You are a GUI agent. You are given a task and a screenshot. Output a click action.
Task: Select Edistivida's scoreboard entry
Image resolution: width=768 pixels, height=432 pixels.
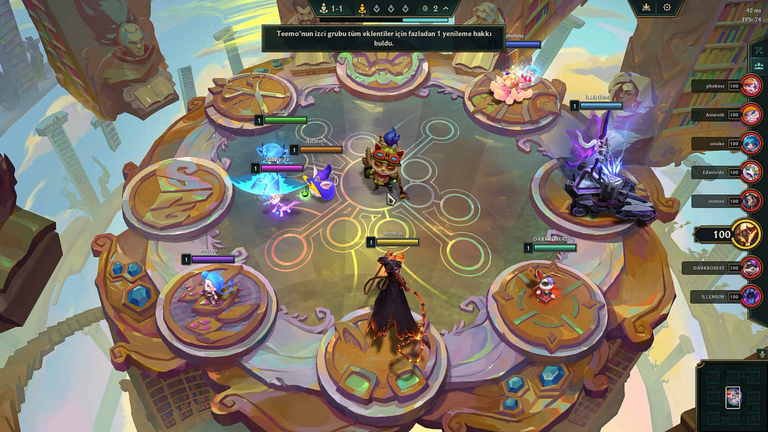tap(751, 172)
